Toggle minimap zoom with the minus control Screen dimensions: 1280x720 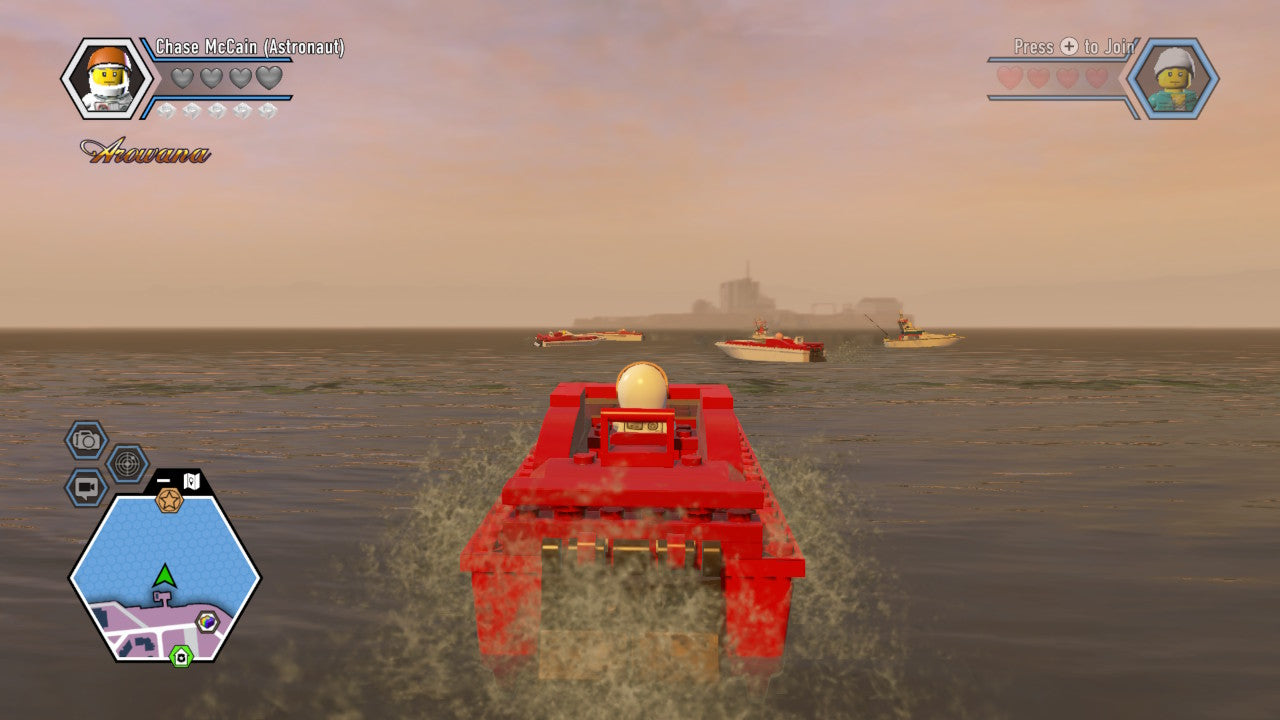[163, 478]
